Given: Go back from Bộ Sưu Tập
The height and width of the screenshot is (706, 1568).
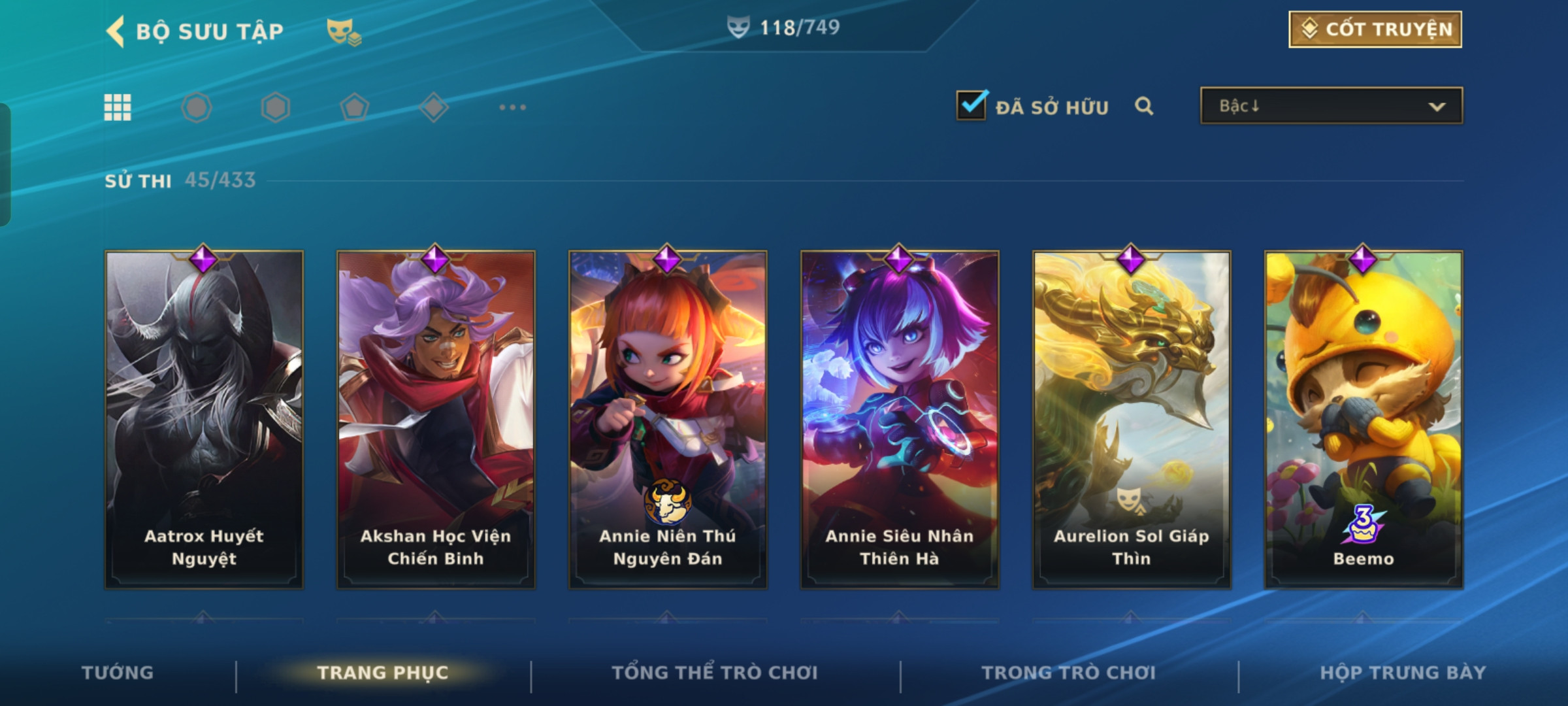Looking at the screenshot, I should [116, 31].
